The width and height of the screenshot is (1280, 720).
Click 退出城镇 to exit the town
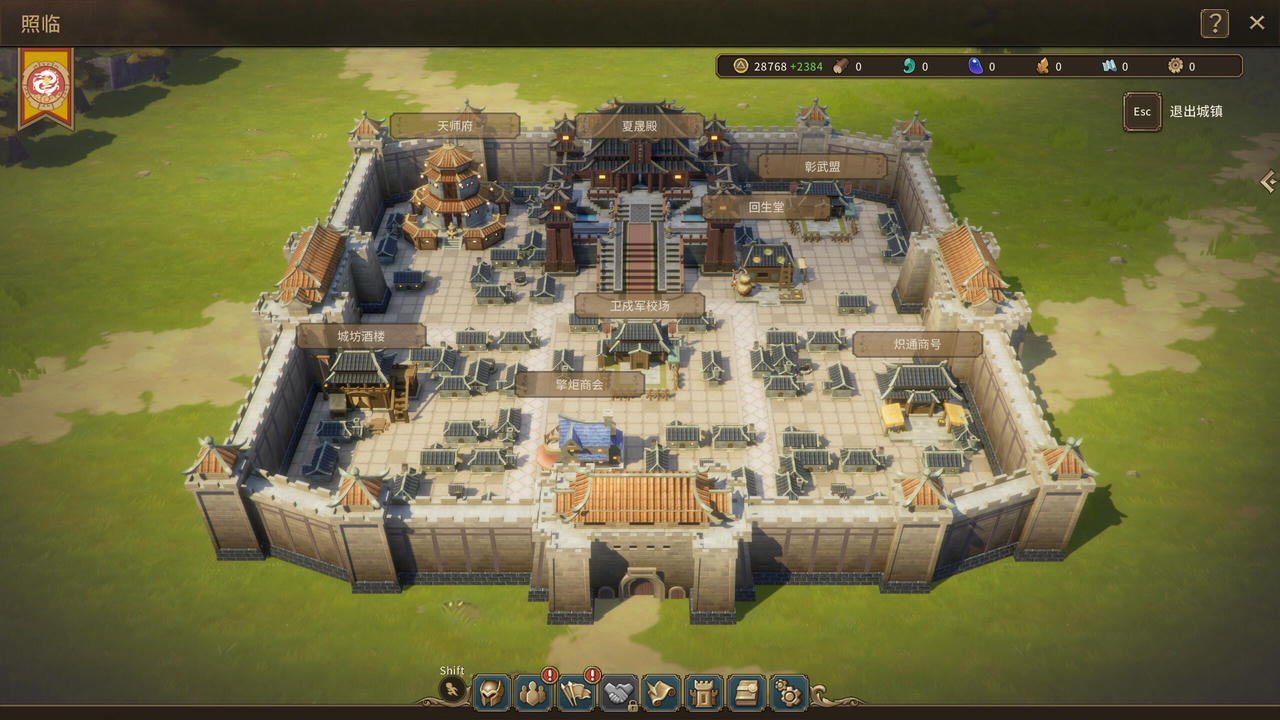point(1199,112)
